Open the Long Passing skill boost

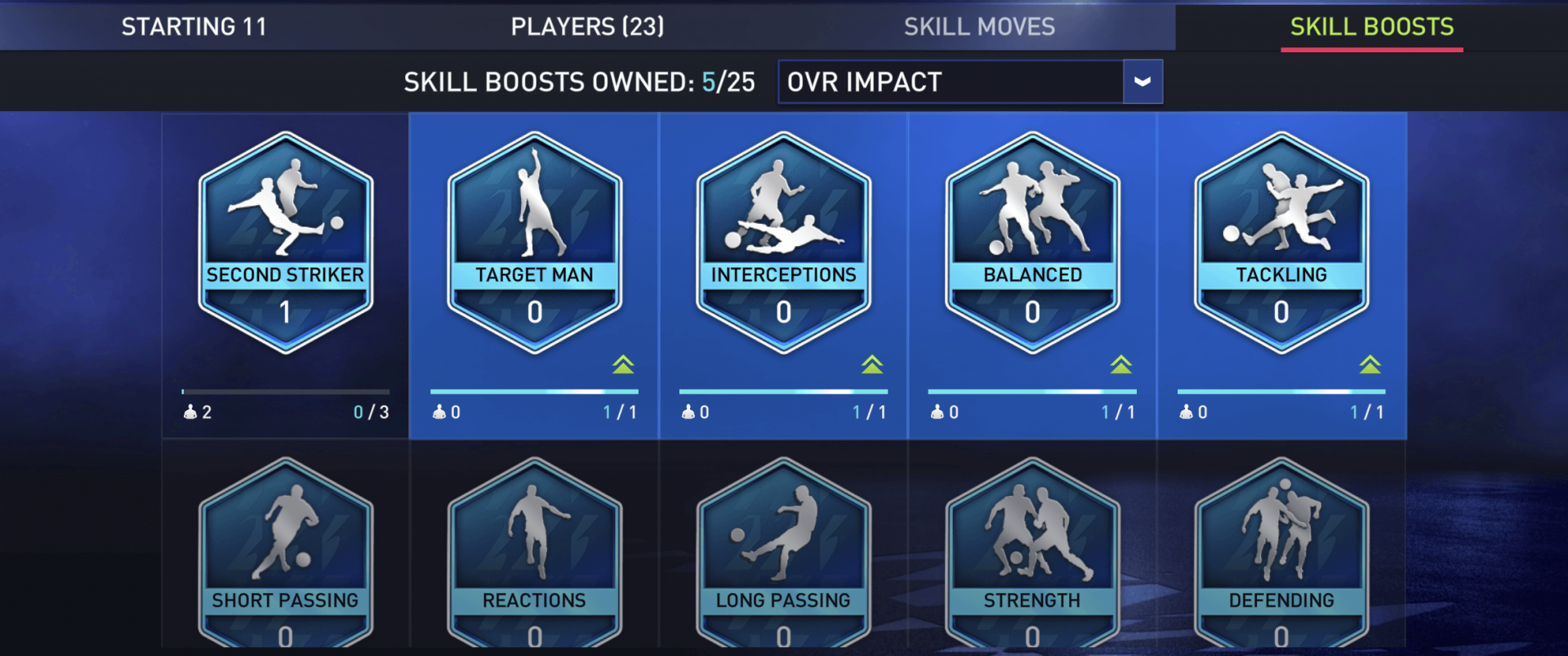pos(782,556)
